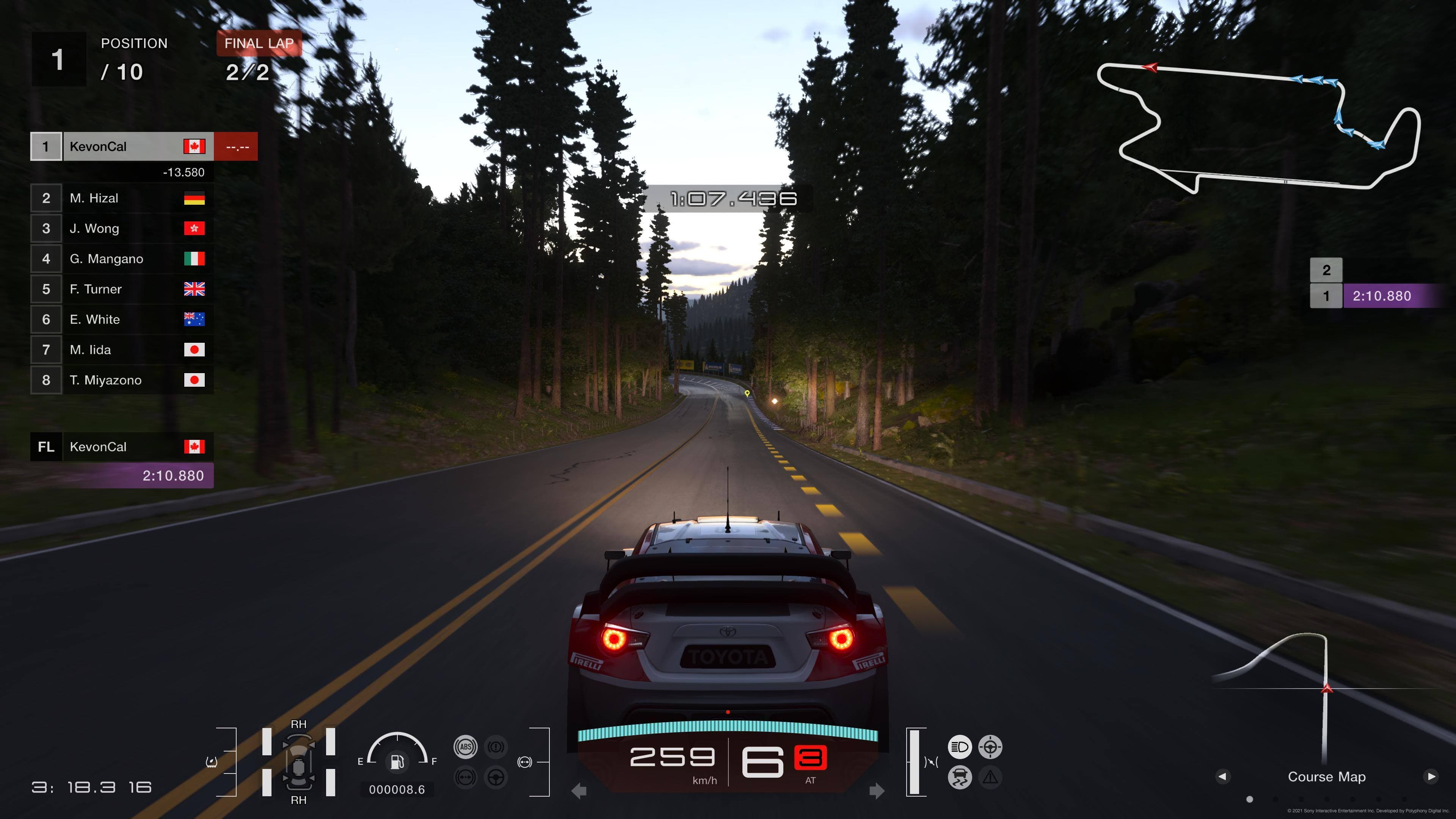Select the steering wheel assist icon

coord(496,778)
